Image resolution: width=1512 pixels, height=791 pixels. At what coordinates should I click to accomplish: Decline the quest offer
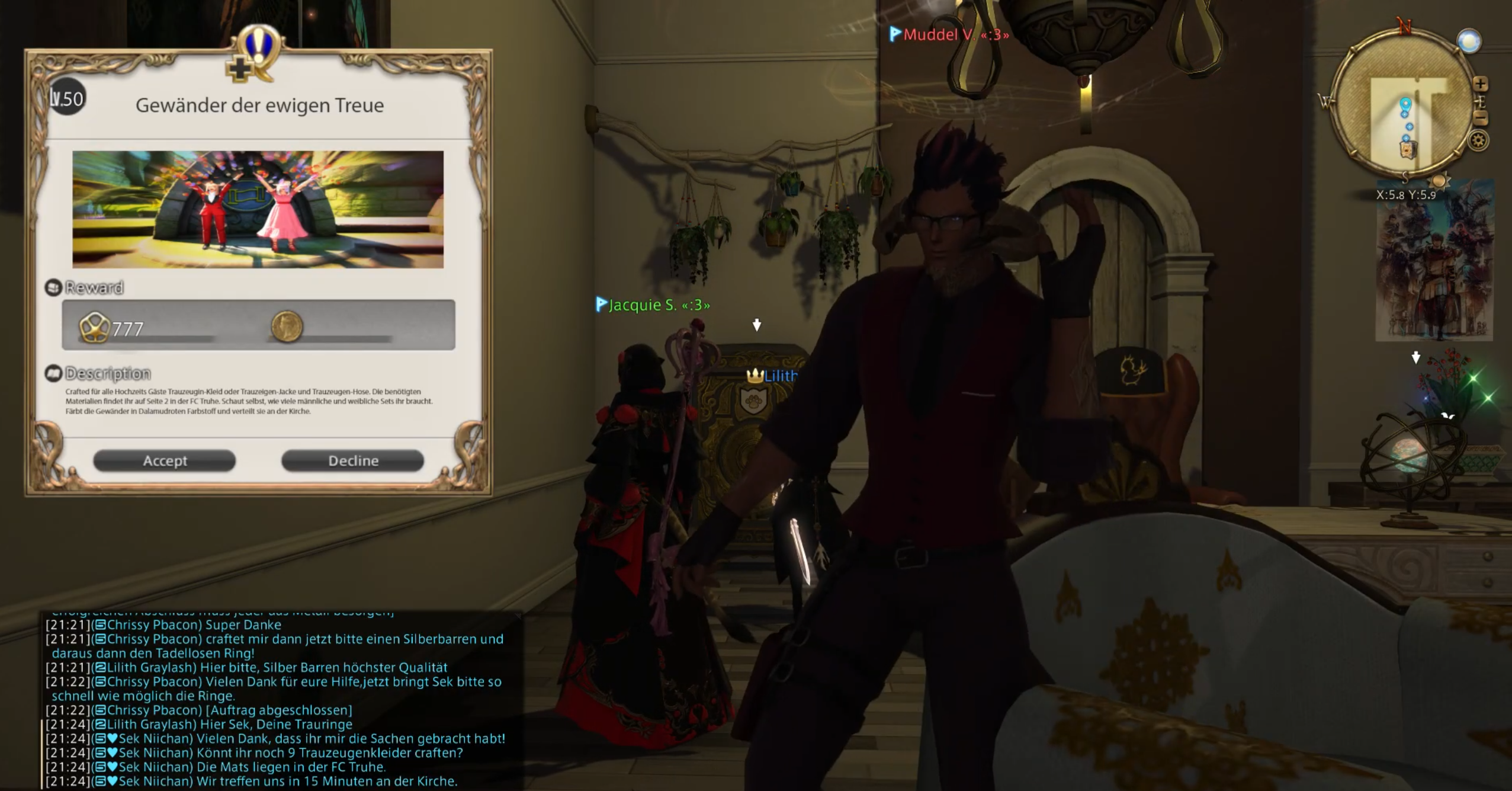click(352, 460)
